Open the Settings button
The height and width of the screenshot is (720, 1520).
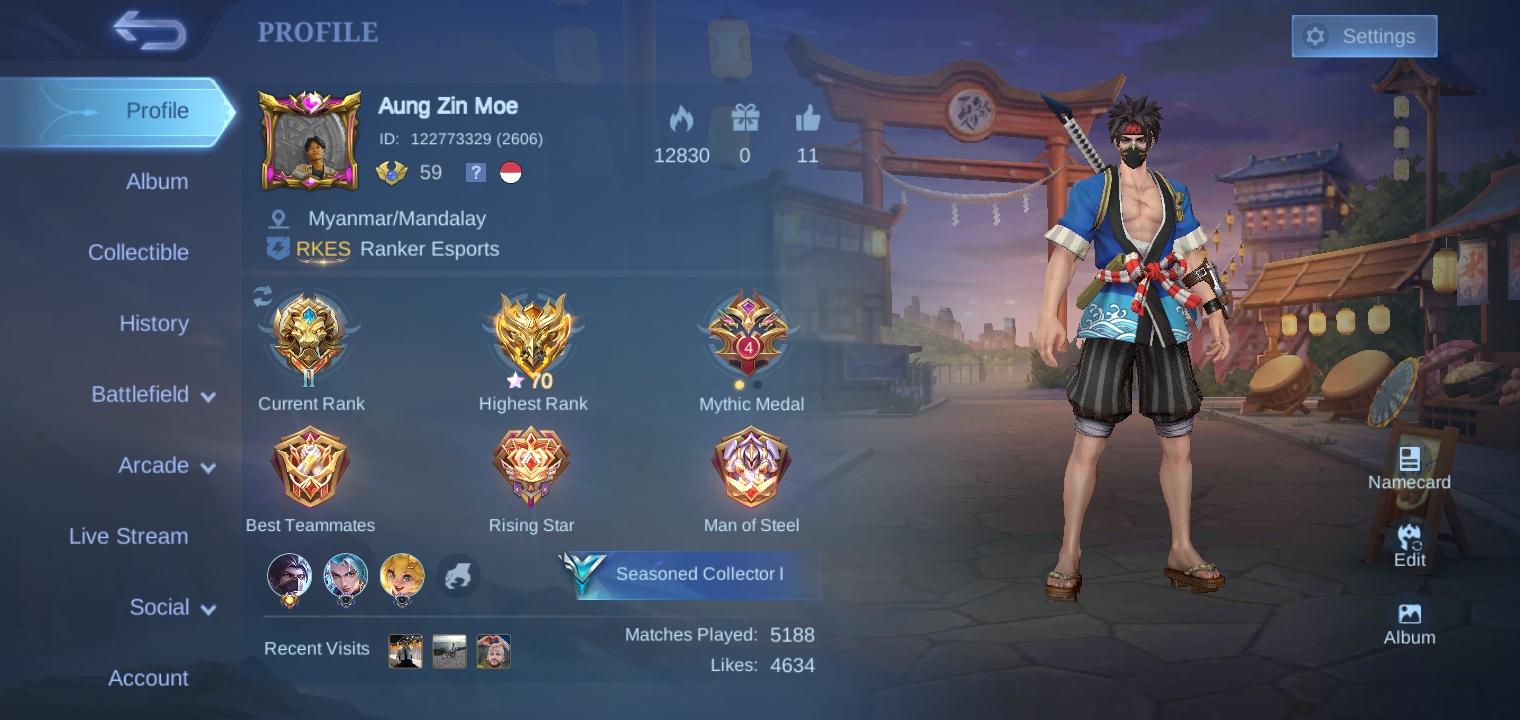tap(1364, 36)
